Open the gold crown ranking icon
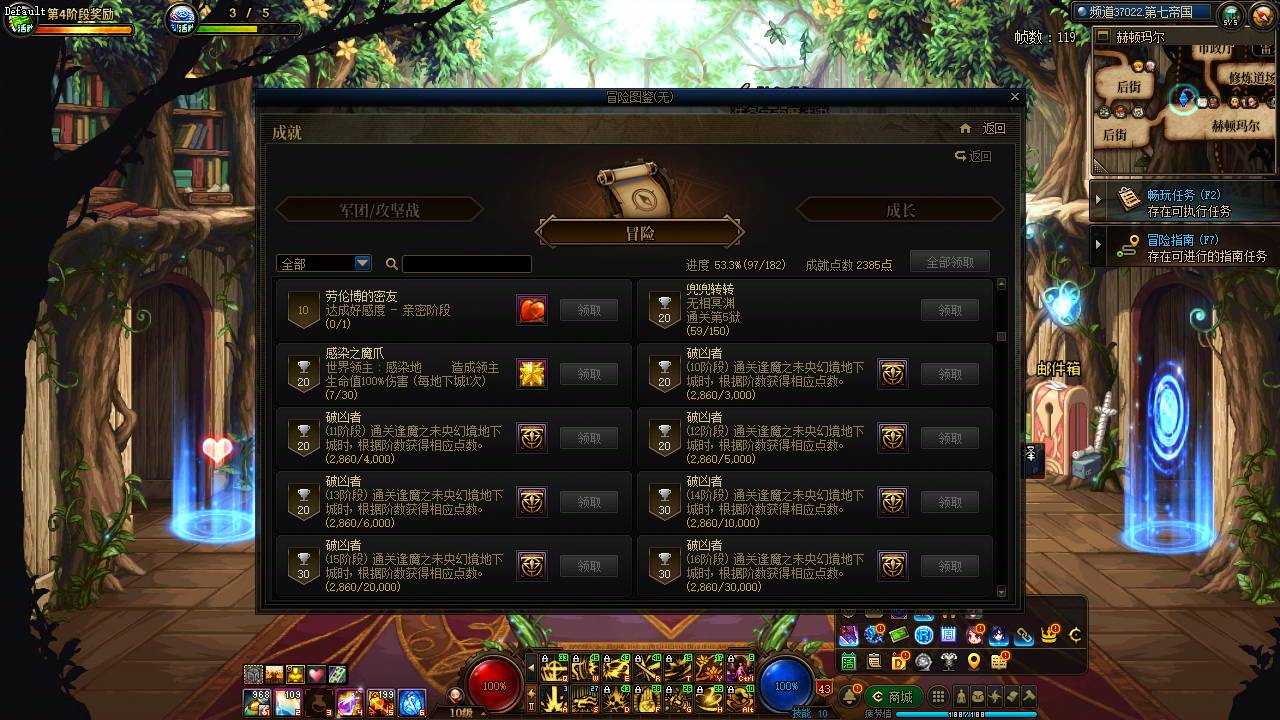 (1049, 635)
